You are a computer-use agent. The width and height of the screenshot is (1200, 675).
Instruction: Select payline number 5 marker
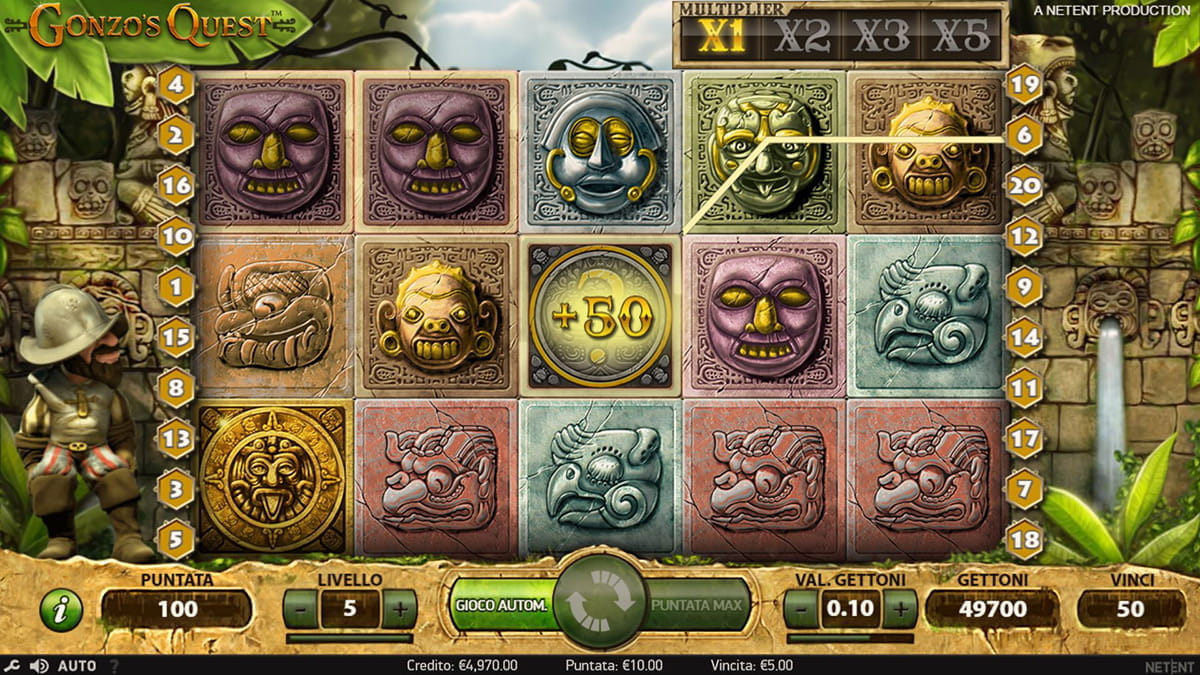point(176,540)
